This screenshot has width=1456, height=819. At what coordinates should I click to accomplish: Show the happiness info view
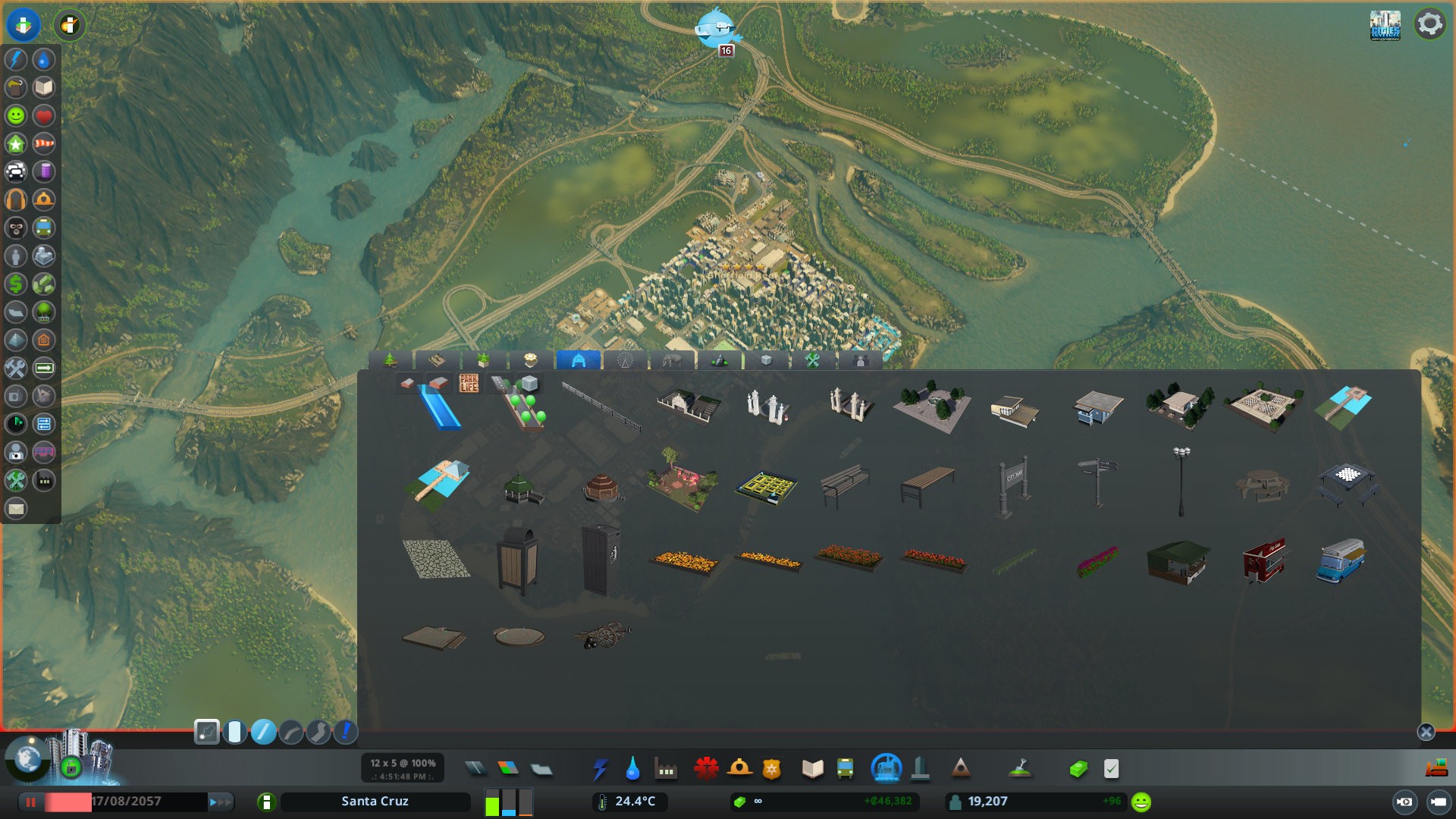tap(16, 115)
